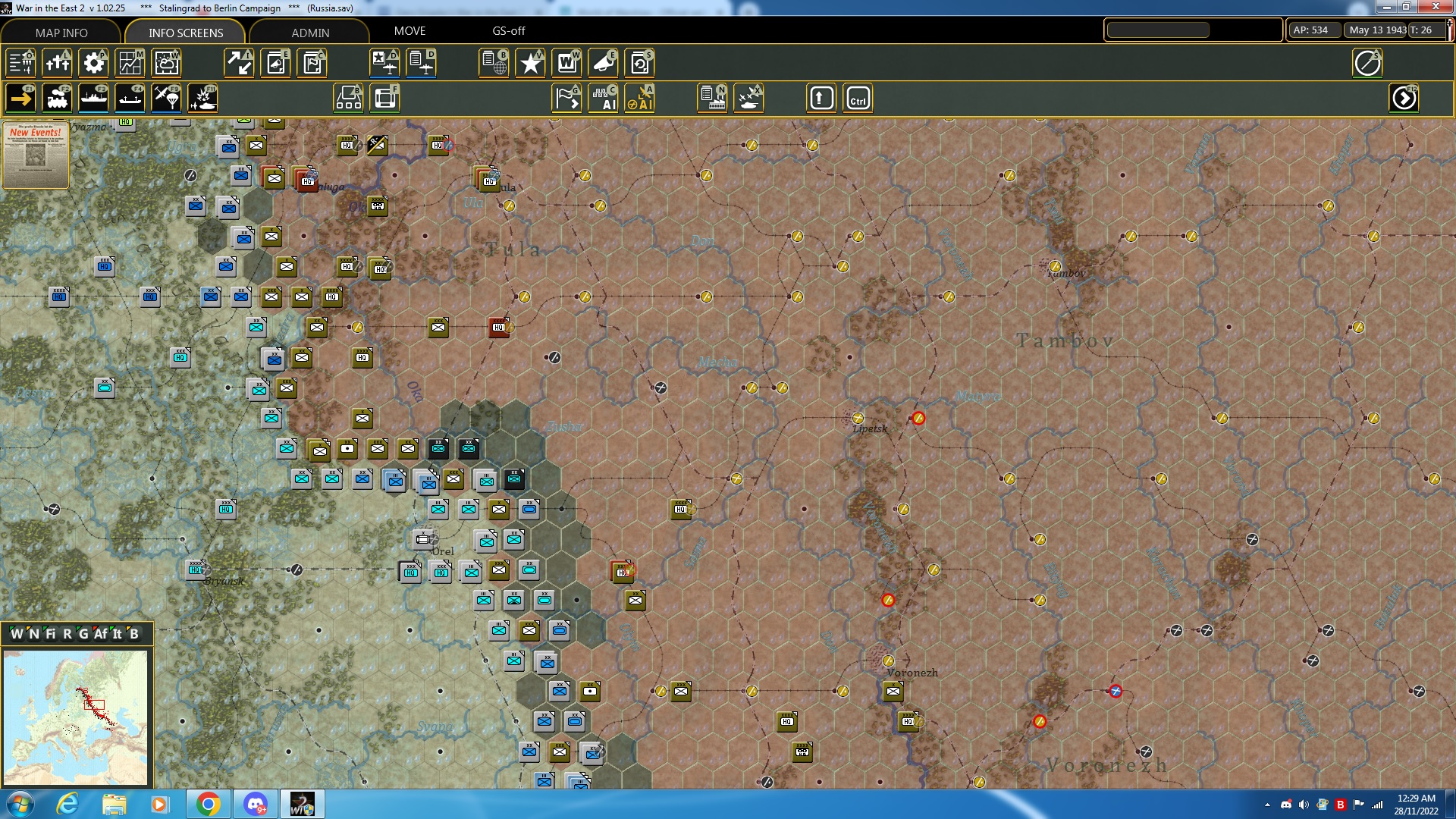Toggle the GS-off setting
1456x819 pixels.
pyautogui.click(x=509, y=31)
